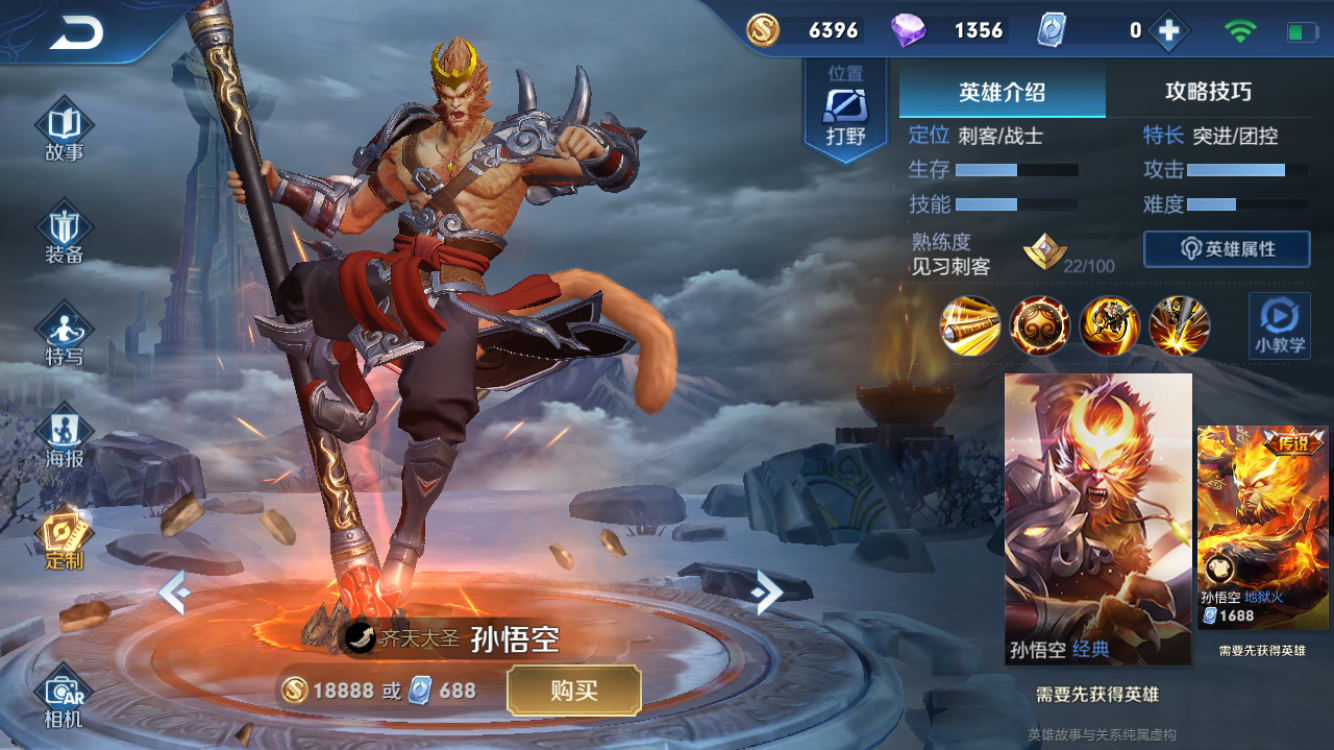Show the 海报 poster view
The width and height of the screenshot is (1334, 750).
pyautogui.click(x=64, y=437)
